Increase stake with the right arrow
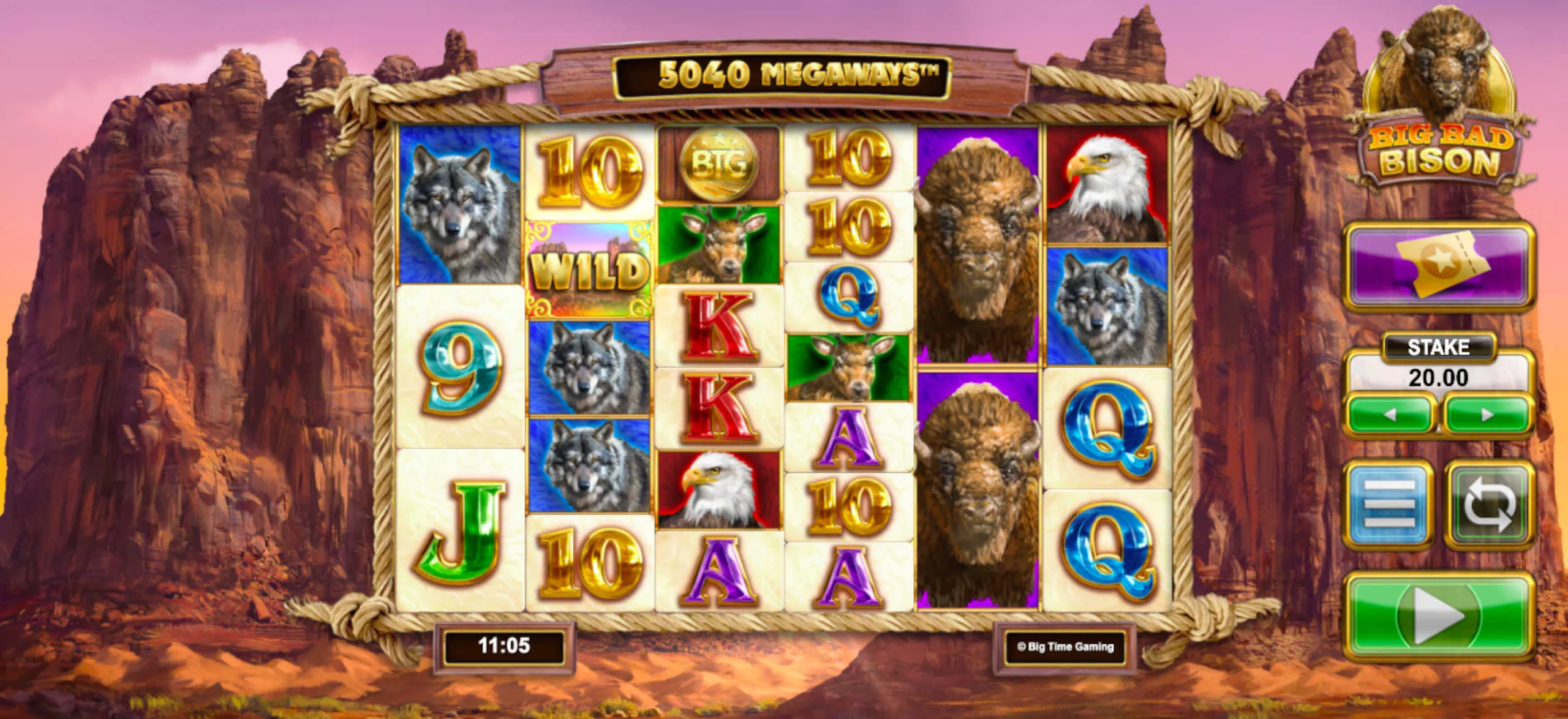The height and width of the screenshot is (719, 1568). pyautogui.click(x=1488, y=415)
